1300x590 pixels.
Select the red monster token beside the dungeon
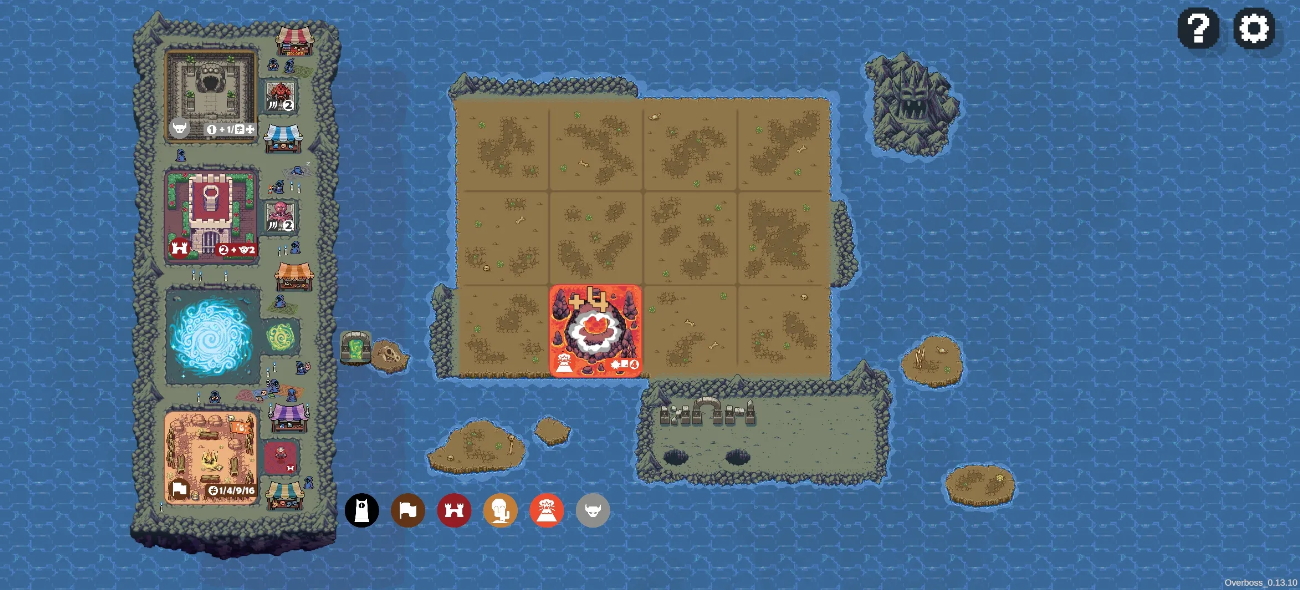point(280,97)
